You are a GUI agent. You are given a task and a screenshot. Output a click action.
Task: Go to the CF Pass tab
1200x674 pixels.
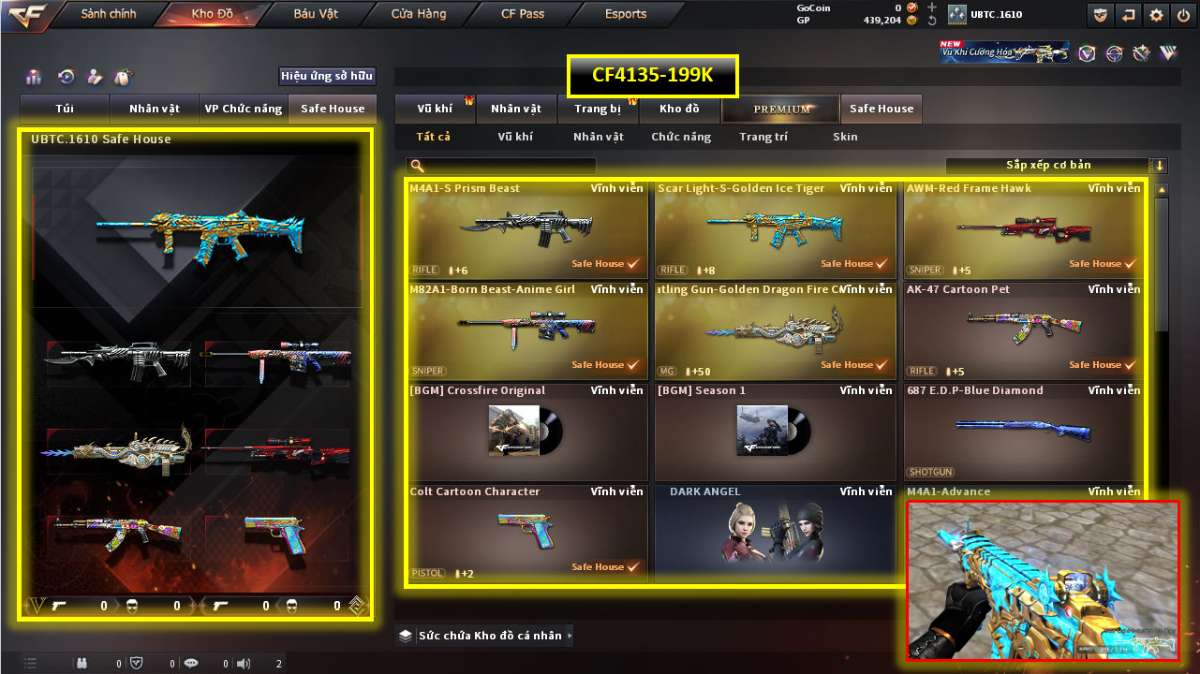click(x=523, y=14)
